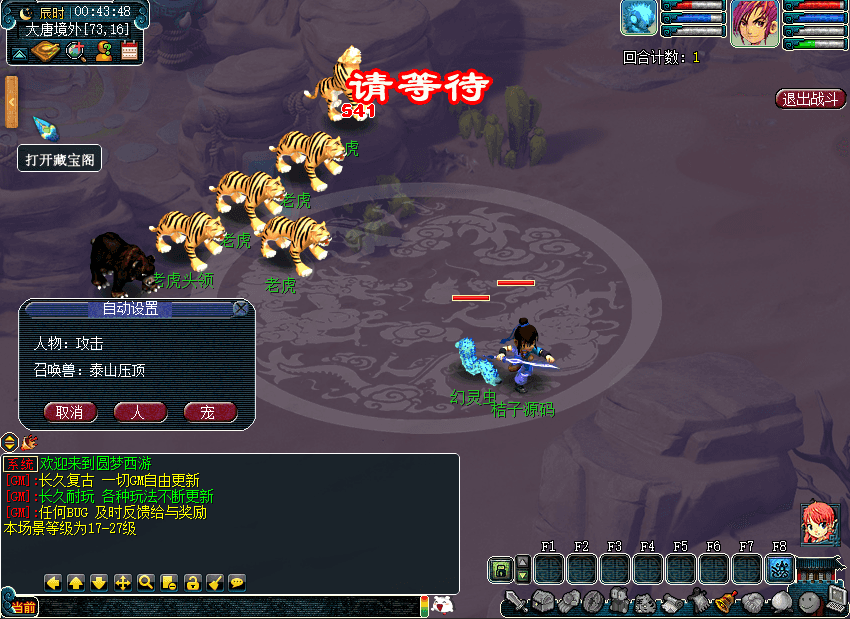This screenshot has width=850, height=619.
Task: Select the player character portrait
Action: 754,22
